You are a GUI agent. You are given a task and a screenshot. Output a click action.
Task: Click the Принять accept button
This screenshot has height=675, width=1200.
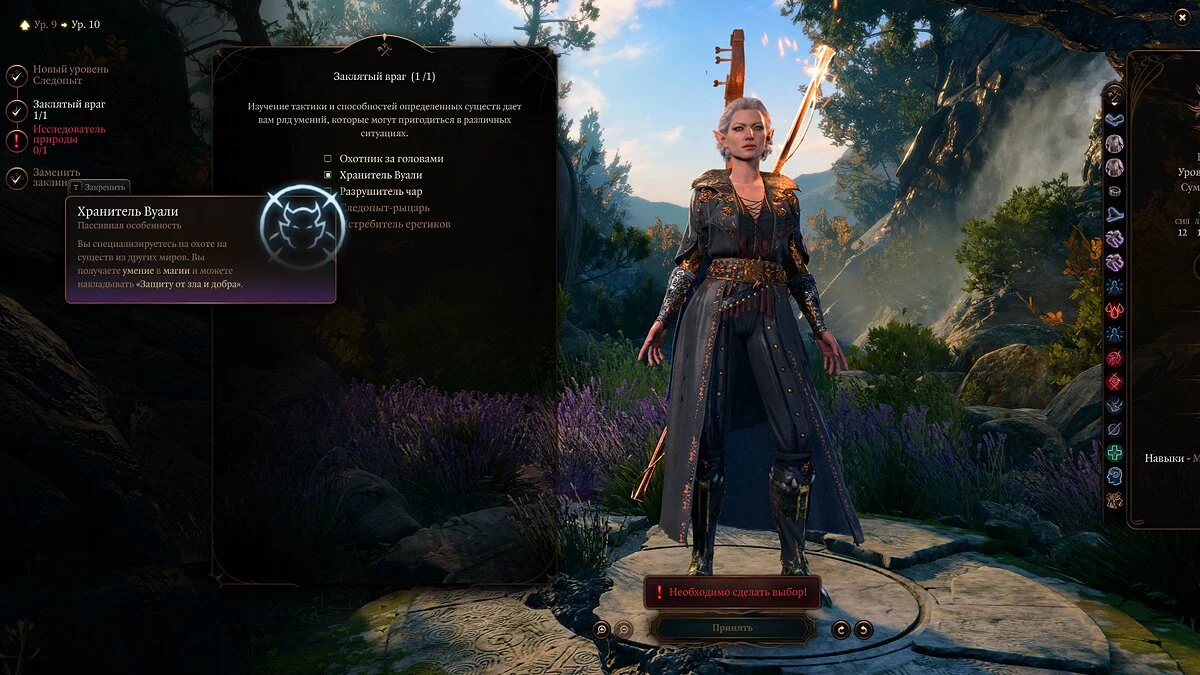[x=732, y=628]
